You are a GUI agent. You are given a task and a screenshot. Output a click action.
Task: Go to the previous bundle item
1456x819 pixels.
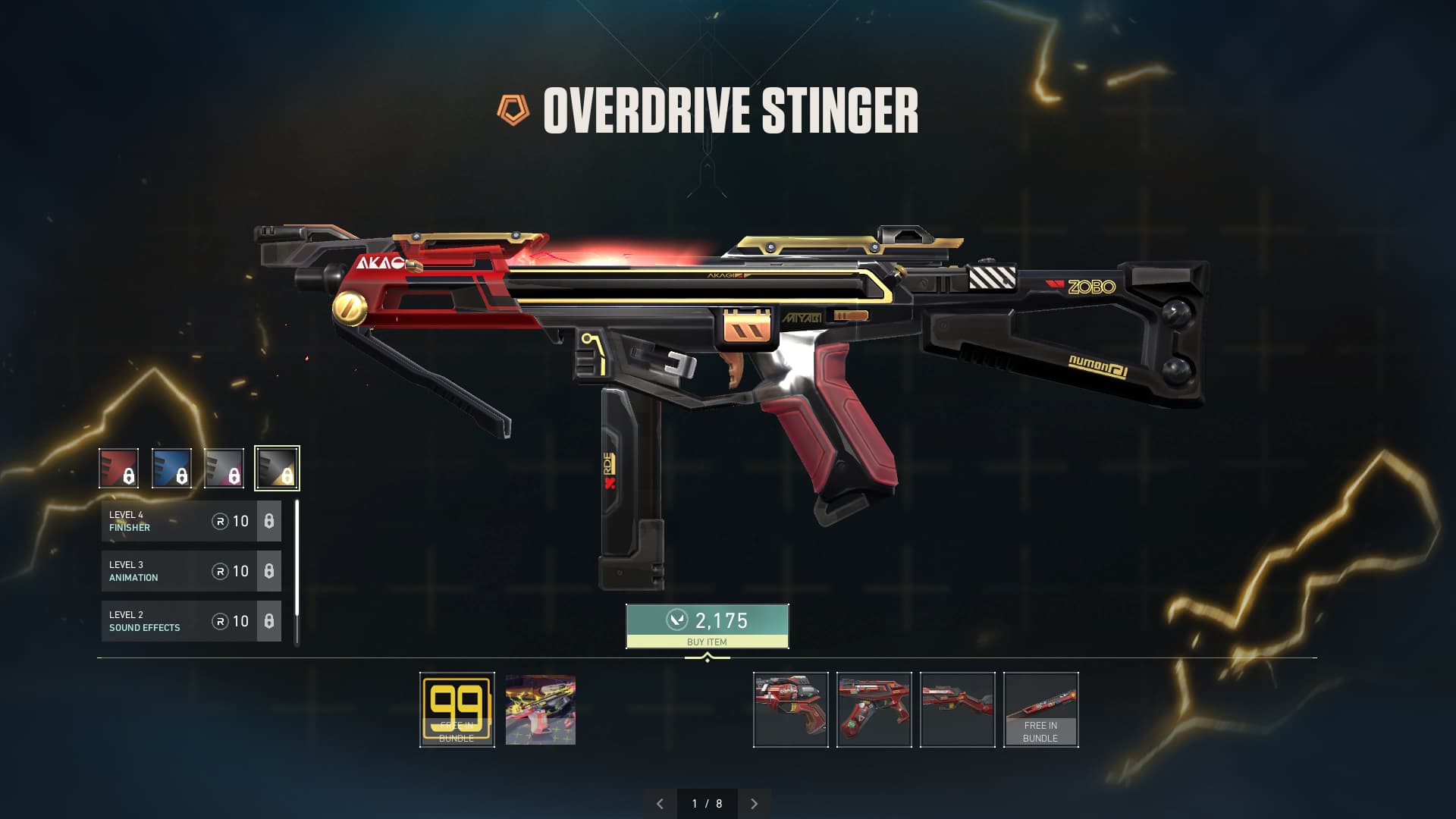tap(660, 804)
